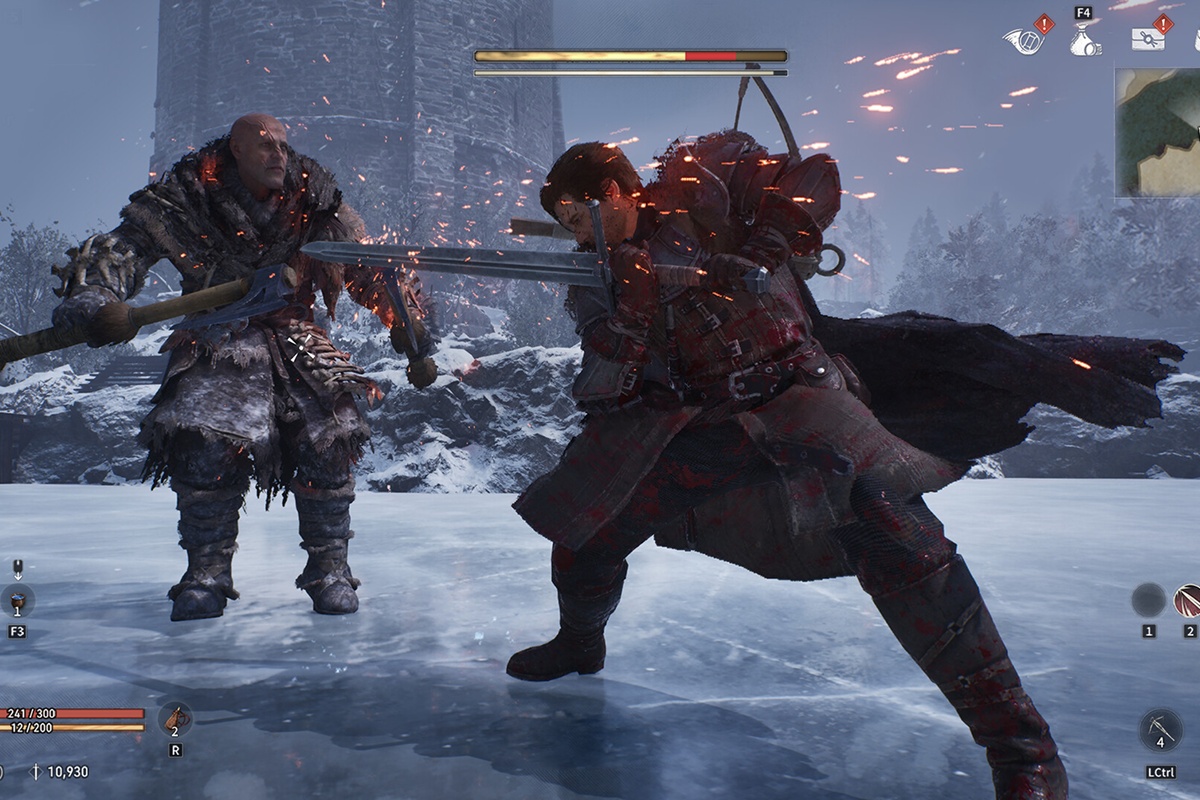The width and height of the screenshot is (1200, 800).
Task: Open the sealed letter mail icon
Action: tap(1147, 39)
